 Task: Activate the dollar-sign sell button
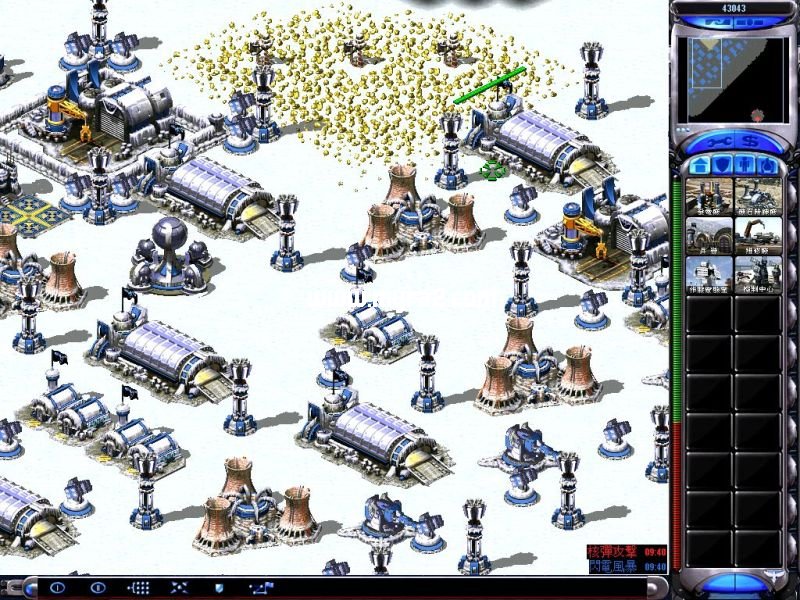pyautogui.click(x=749, y=139)
